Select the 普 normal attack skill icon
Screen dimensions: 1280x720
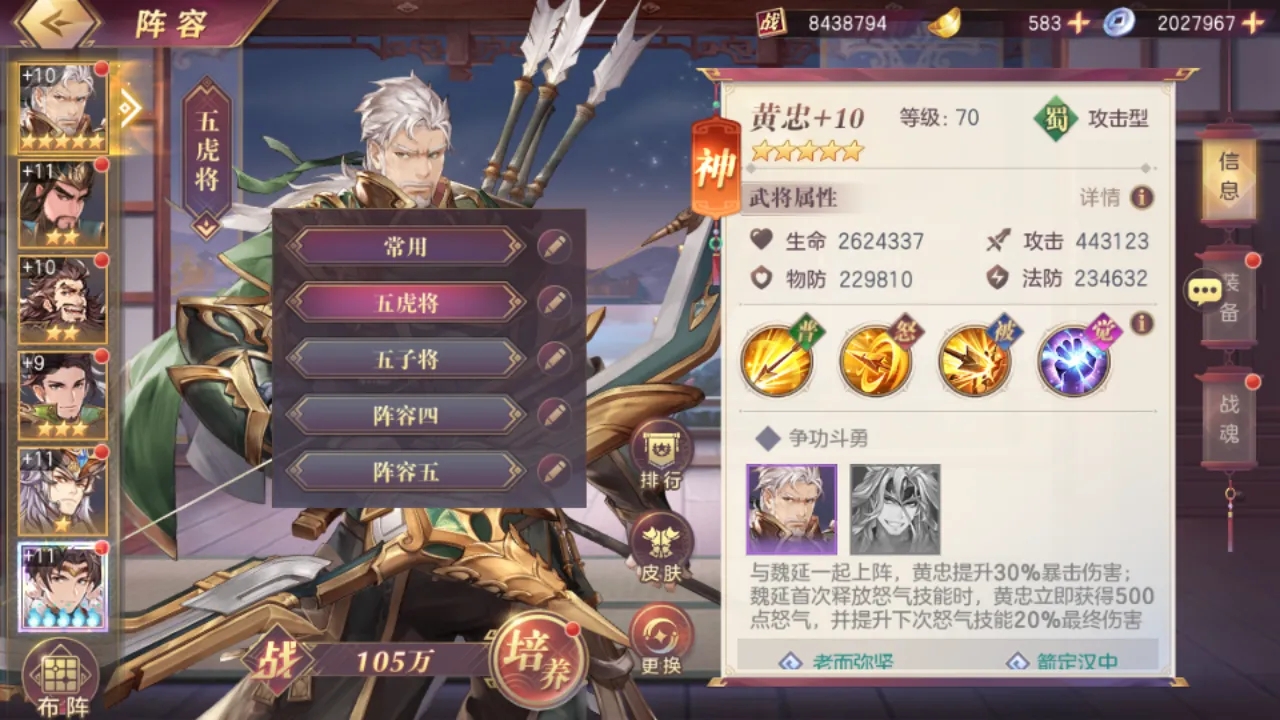click(778, 358)
